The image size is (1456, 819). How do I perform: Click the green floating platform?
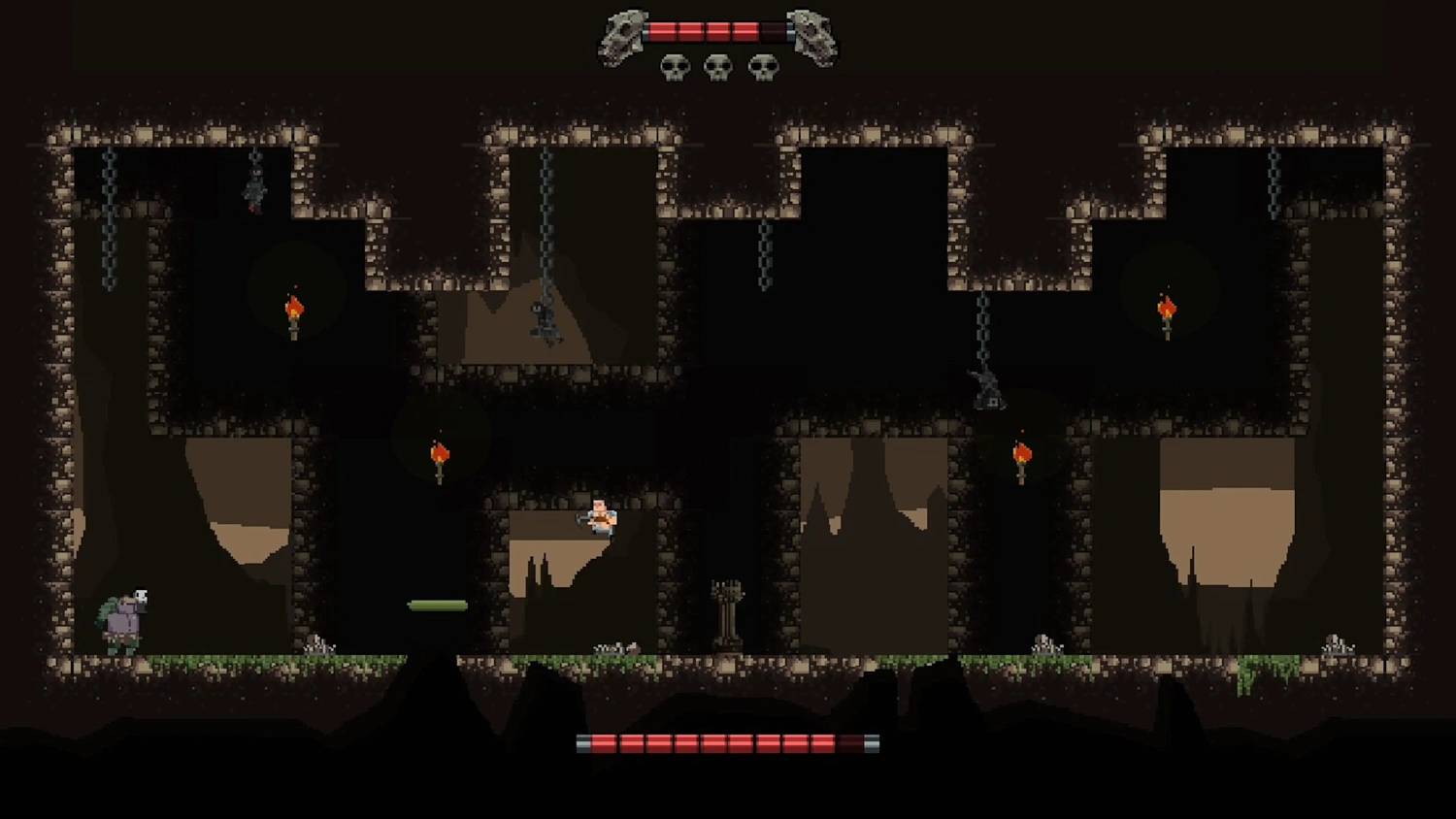437,603
